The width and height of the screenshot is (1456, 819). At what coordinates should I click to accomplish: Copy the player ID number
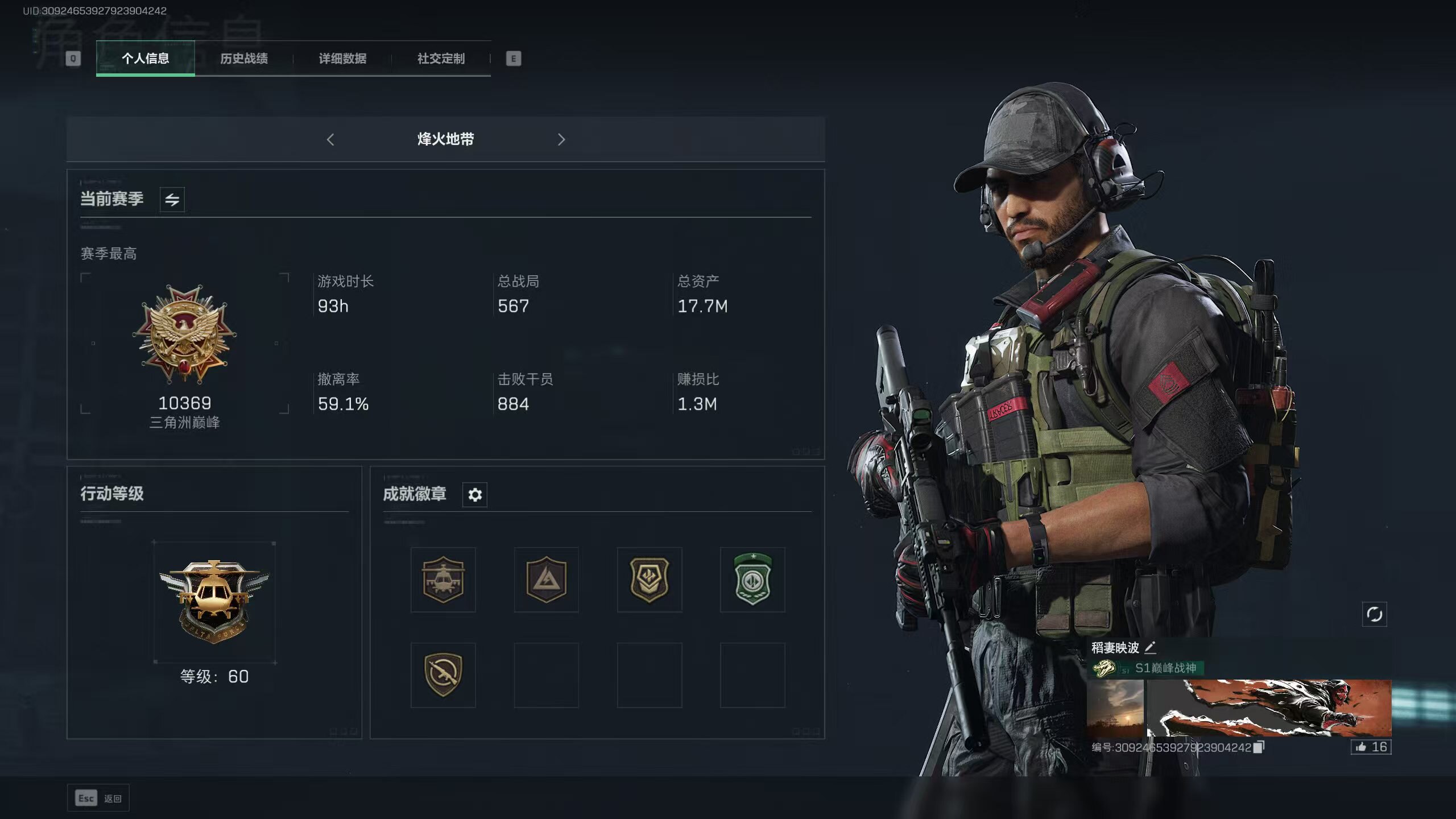[x=1259, y=747]
